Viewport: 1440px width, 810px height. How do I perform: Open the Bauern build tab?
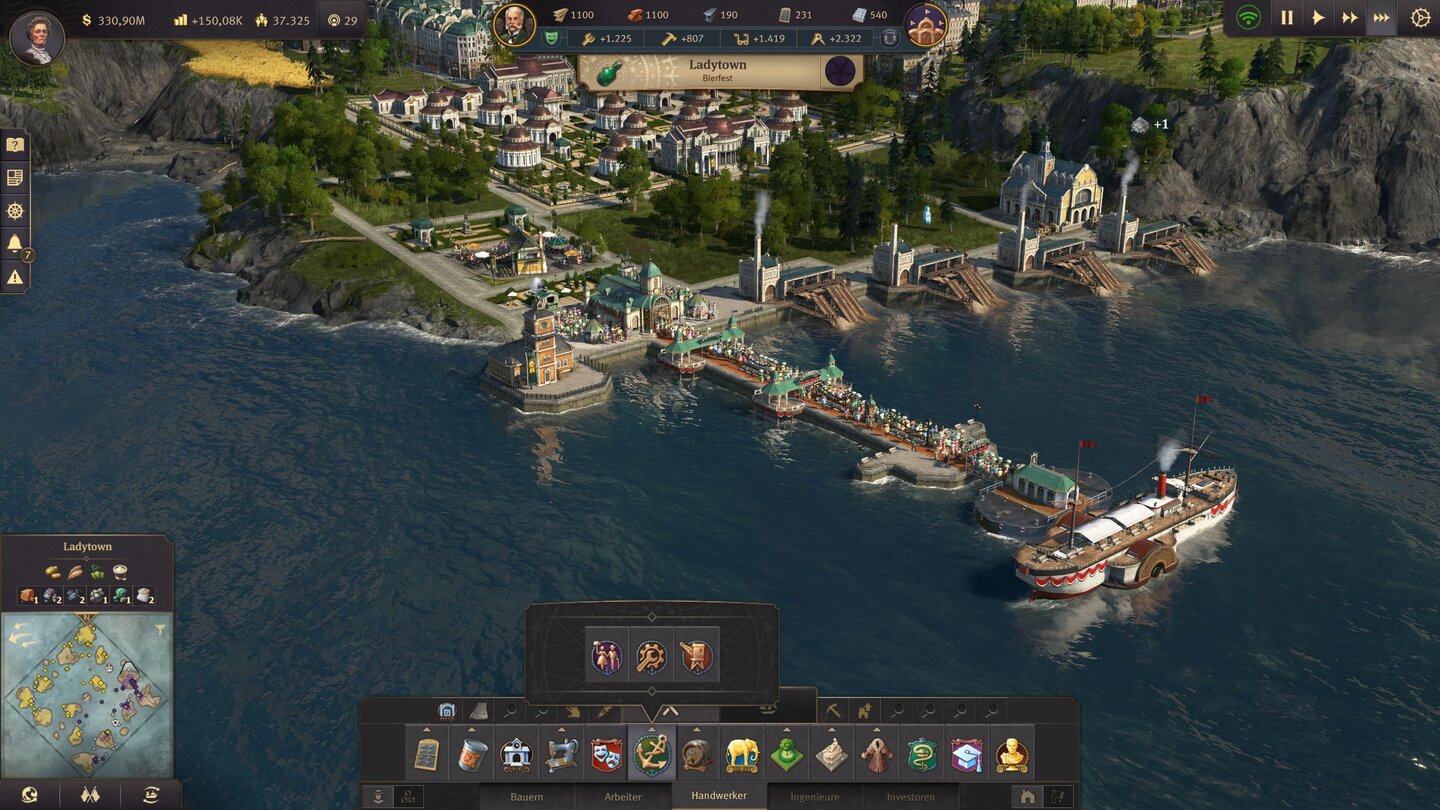pyautogui.click(x=527, y=794)
